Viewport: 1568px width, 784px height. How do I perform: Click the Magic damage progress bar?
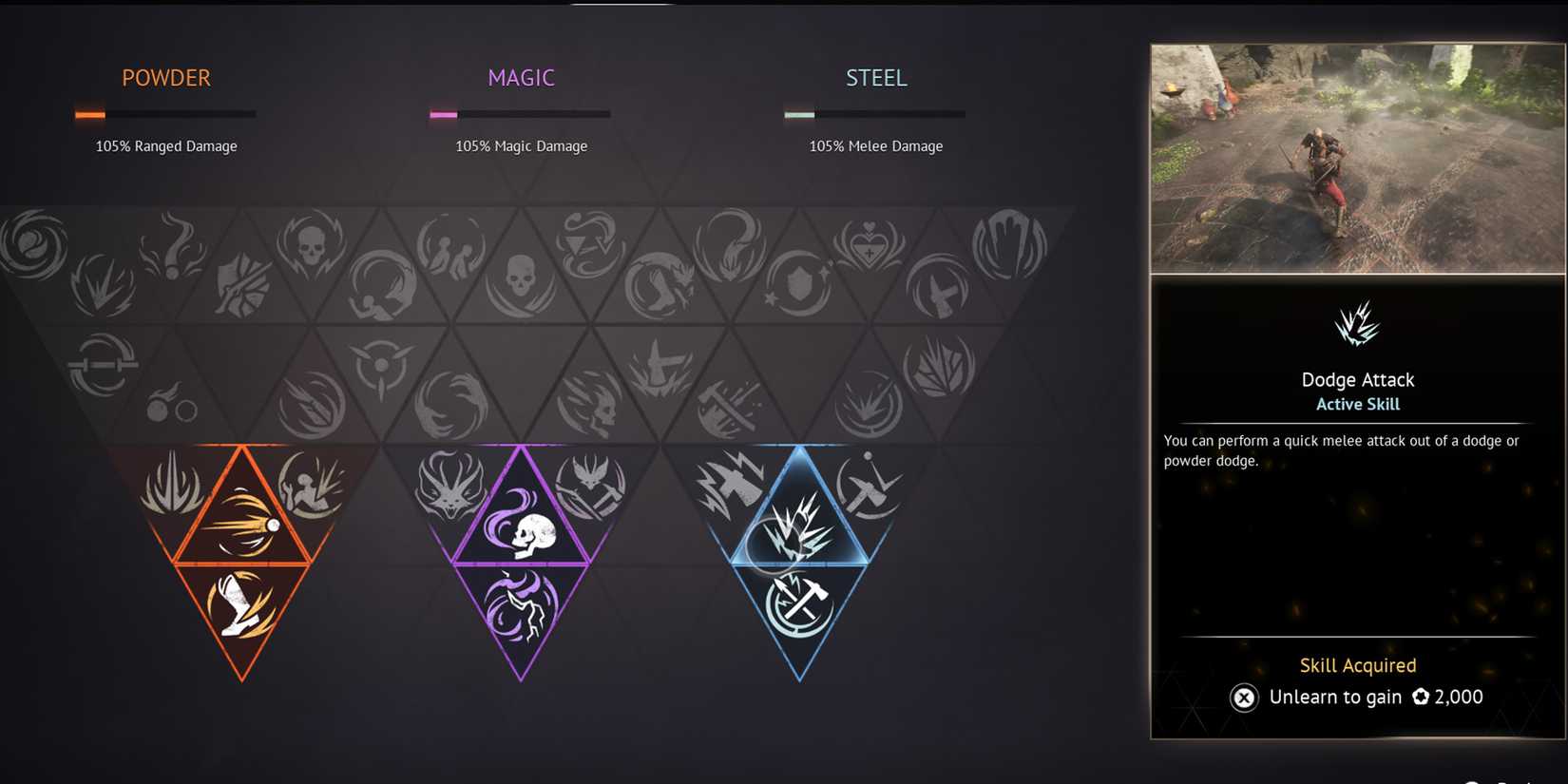(x=520, y=113)
